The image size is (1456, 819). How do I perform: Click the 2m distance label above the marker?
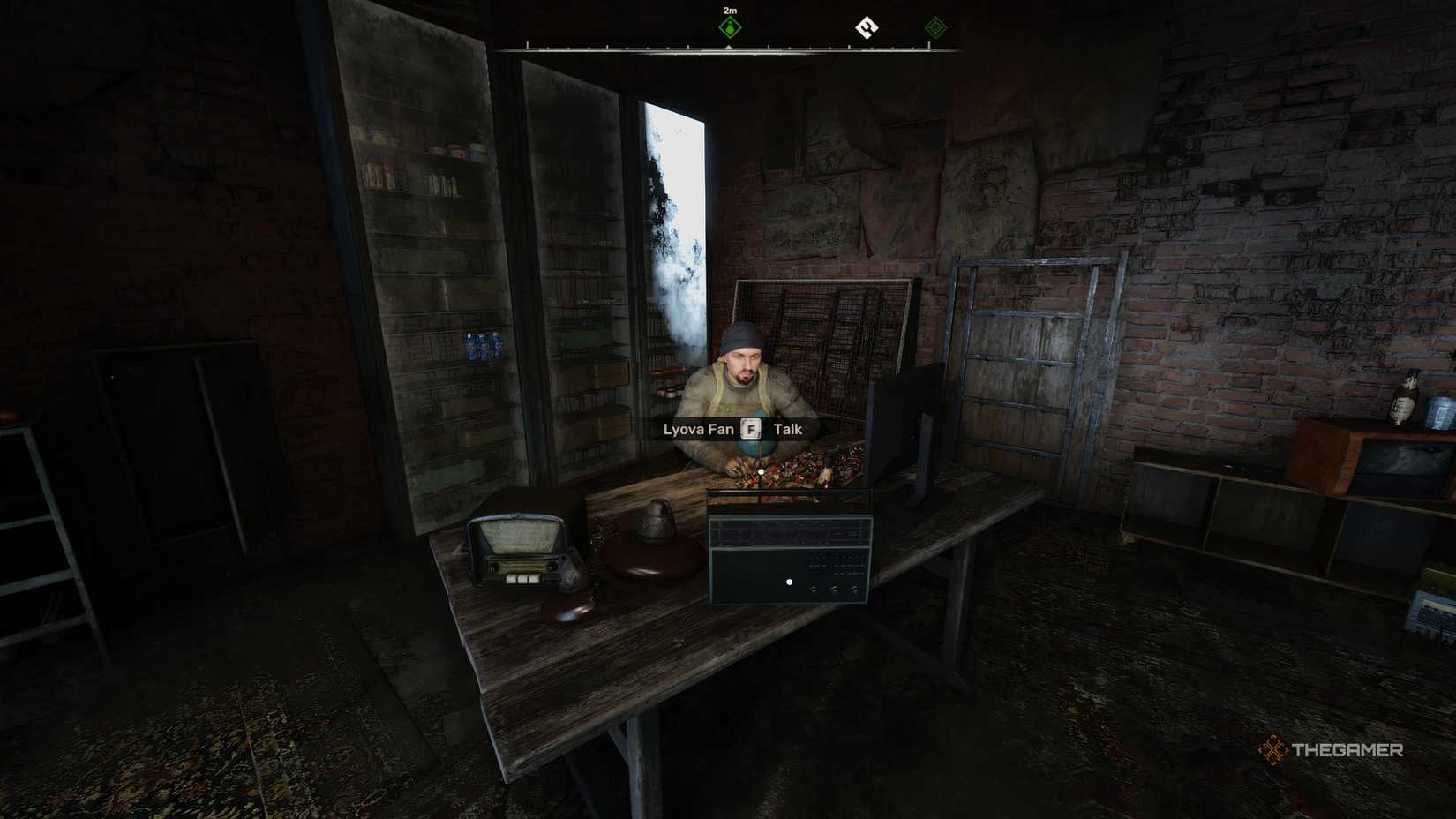[x=729, y=10]
